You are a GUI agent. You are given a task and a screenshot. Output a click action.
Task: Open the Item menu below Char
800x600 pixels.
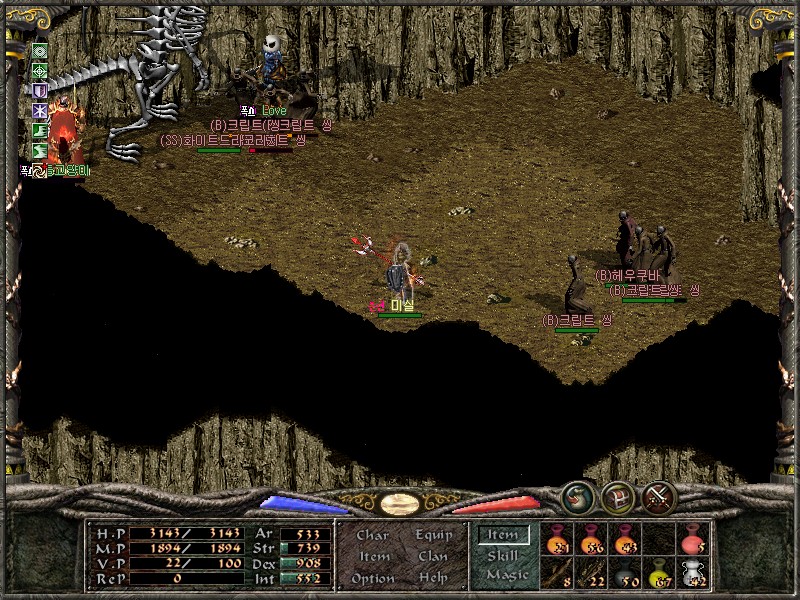374,557
